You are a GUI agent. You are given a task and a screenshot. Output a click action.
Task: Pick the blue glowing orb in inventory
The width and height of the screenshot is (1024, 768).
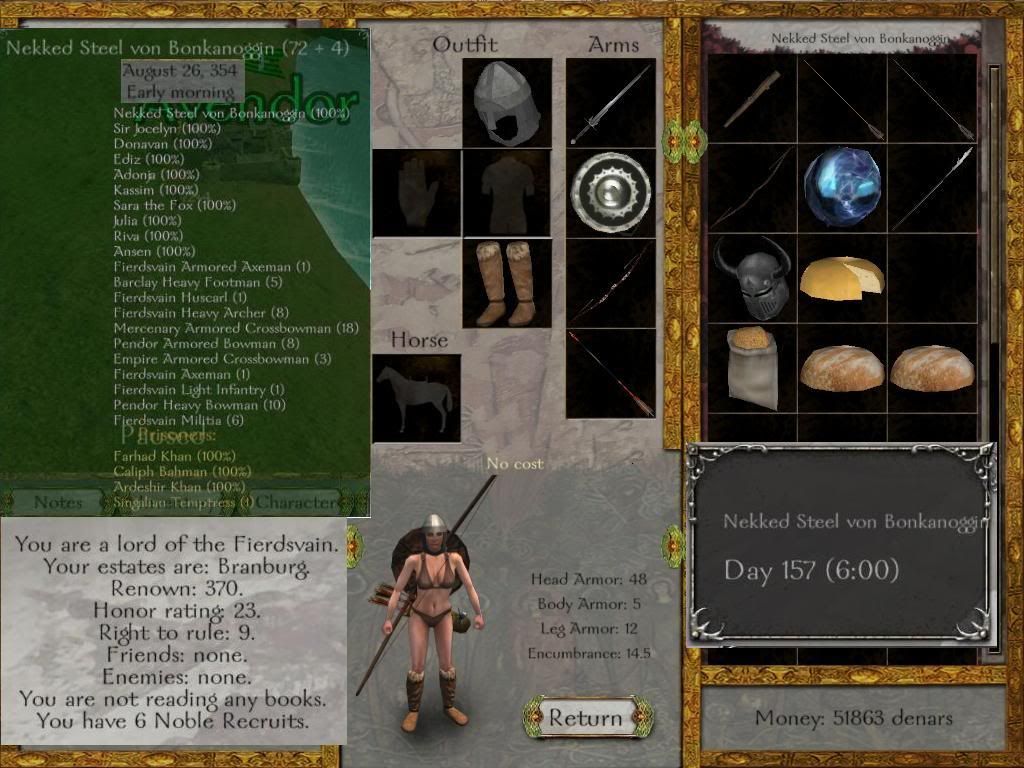842,188
